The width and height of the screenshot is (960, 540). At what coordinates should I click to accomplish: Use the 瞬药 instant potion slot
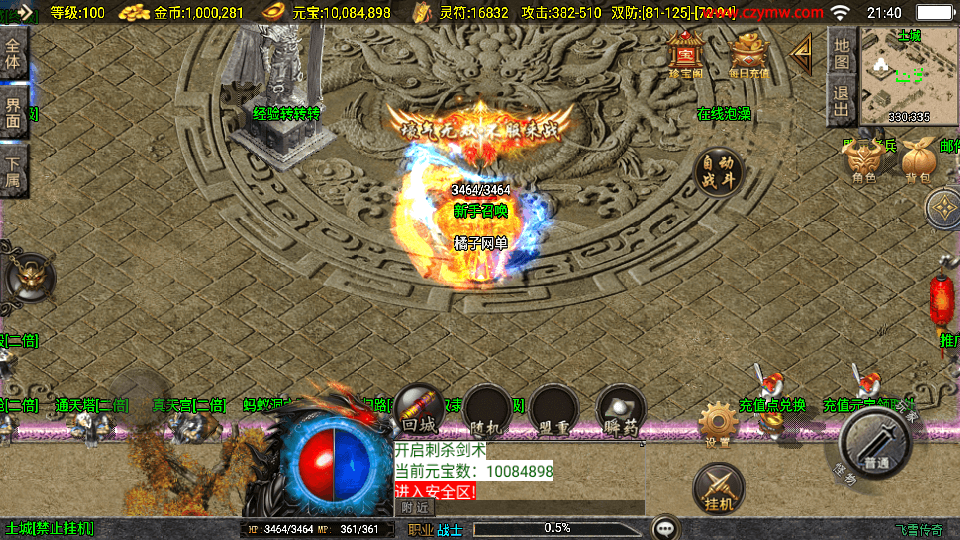click(x=620, y=411)
